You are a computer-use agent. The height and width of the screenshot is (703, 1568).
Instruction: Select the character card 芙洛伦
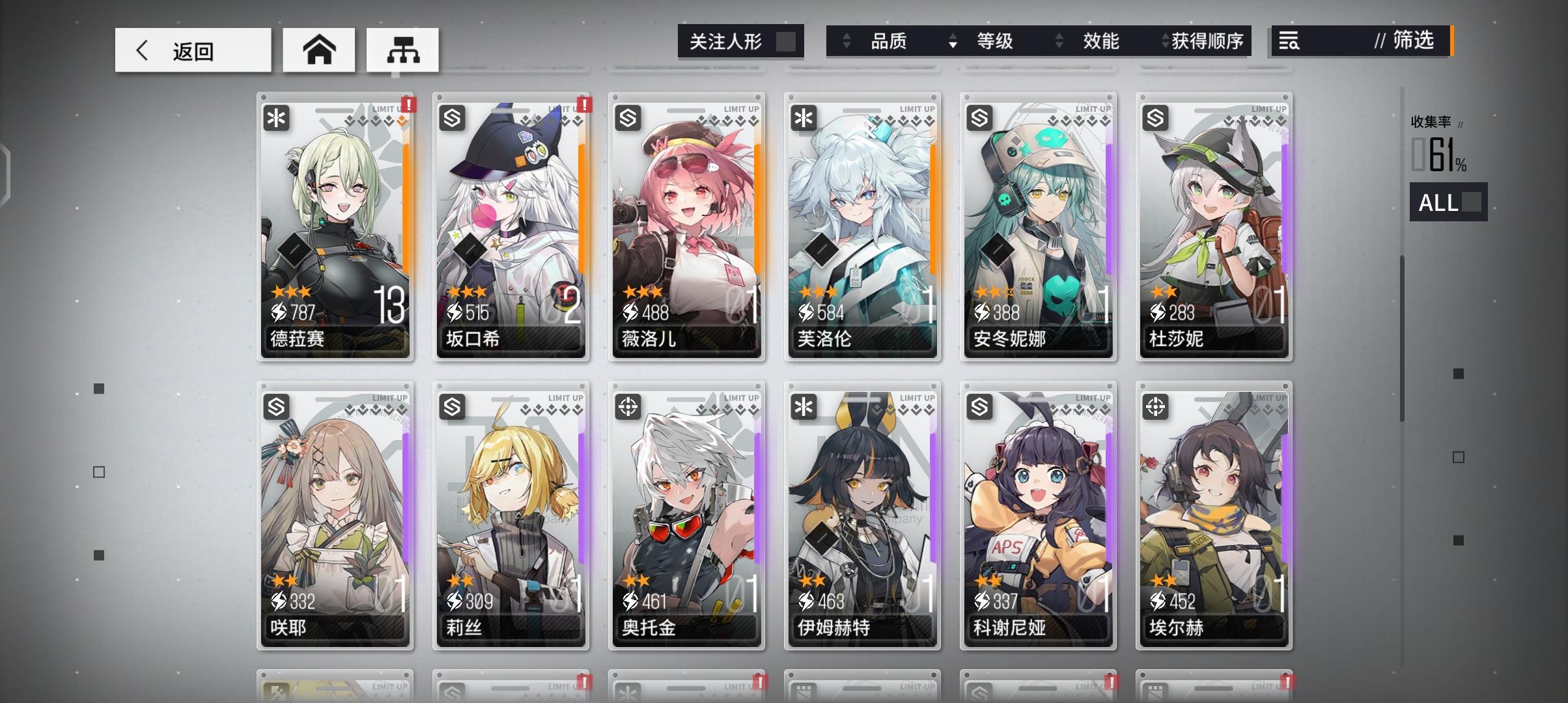[x=862, y=228]
